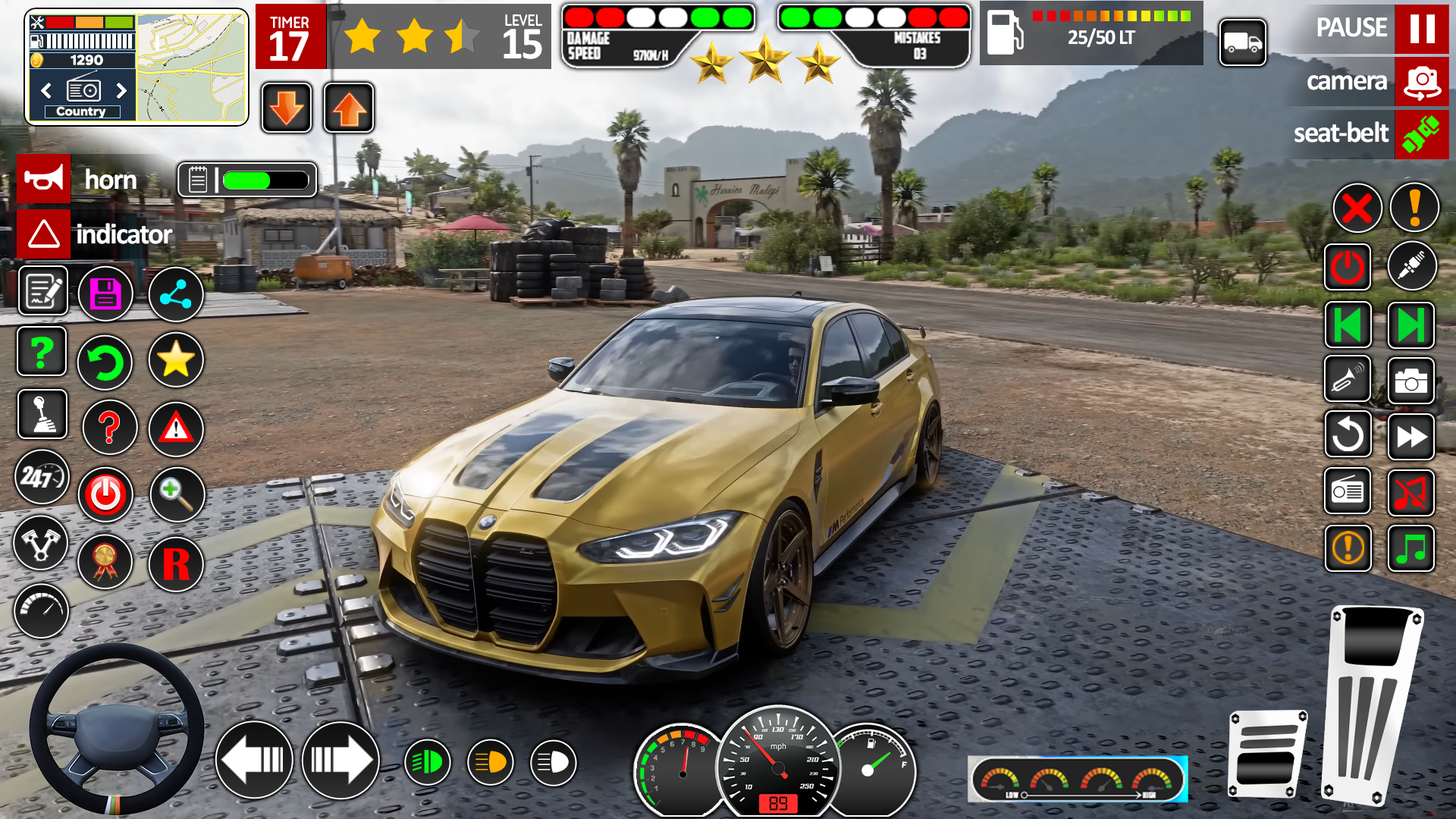
Task: Save the game with the floppy disk icon
Action: 105,293
